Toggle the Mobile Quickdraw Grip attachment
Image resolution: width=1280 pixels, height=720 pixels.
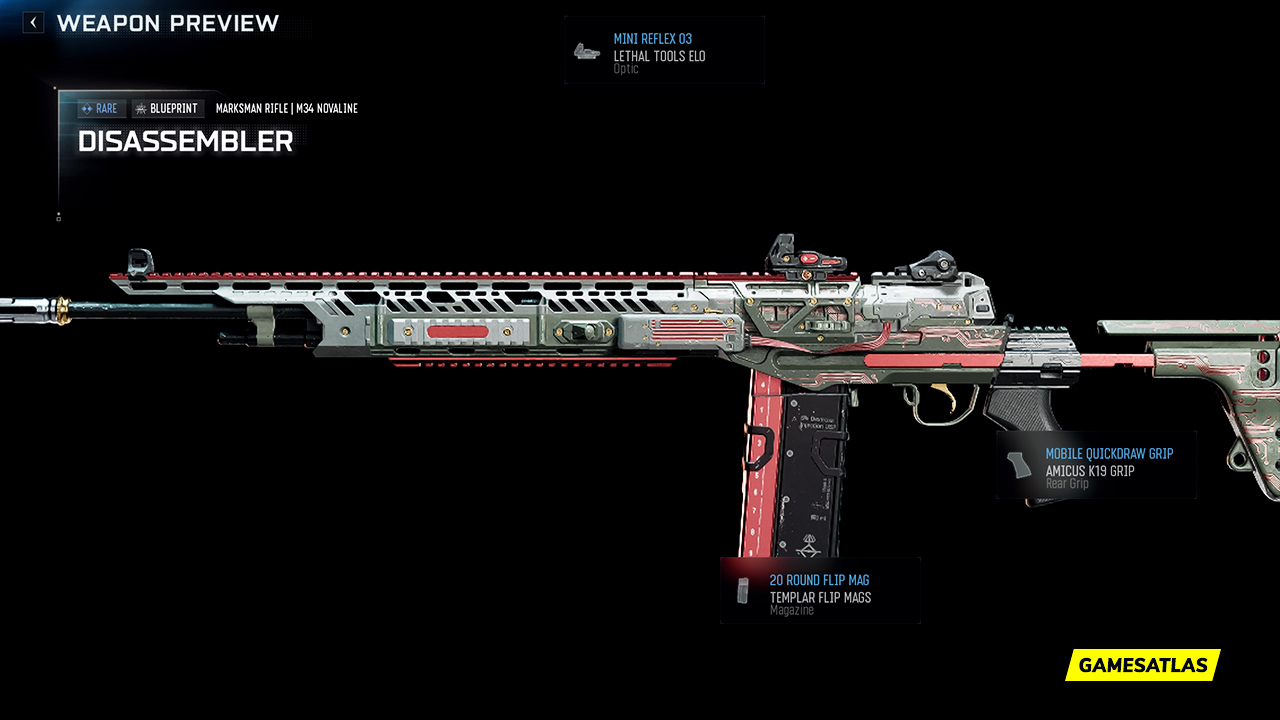1095,465
